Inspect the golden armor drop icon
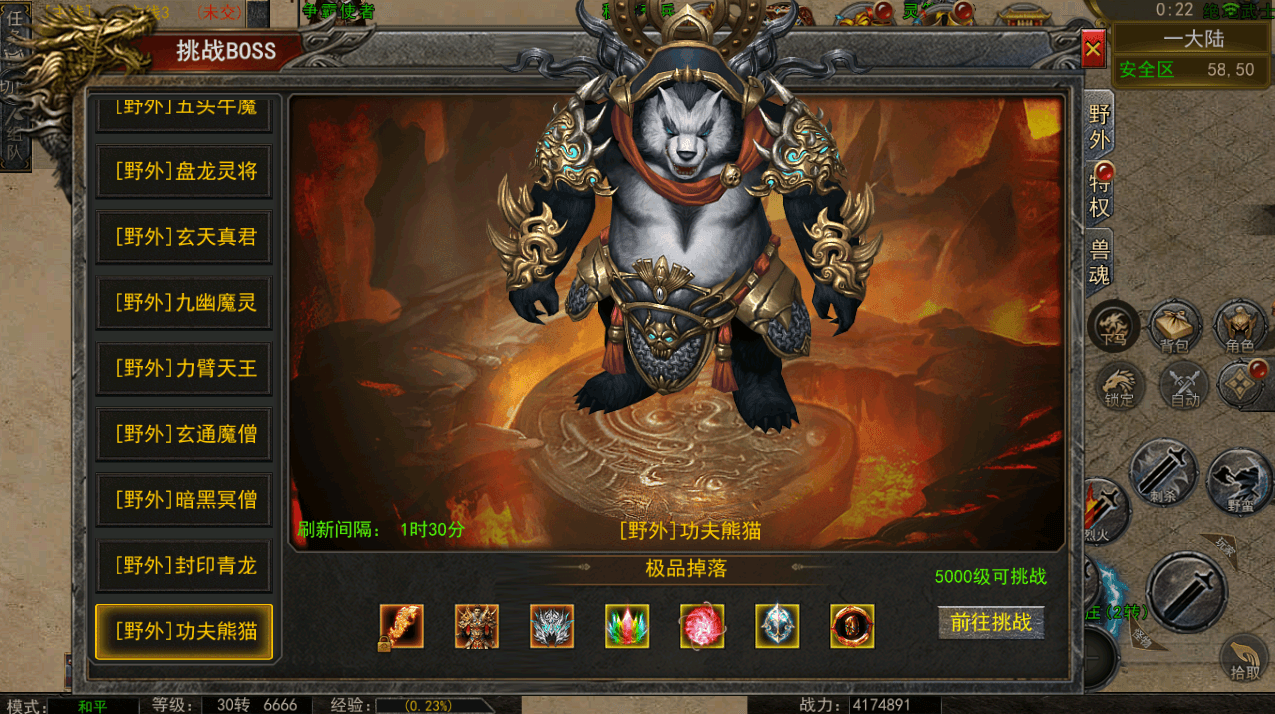The image size is (1275, 714). point(477,626)
